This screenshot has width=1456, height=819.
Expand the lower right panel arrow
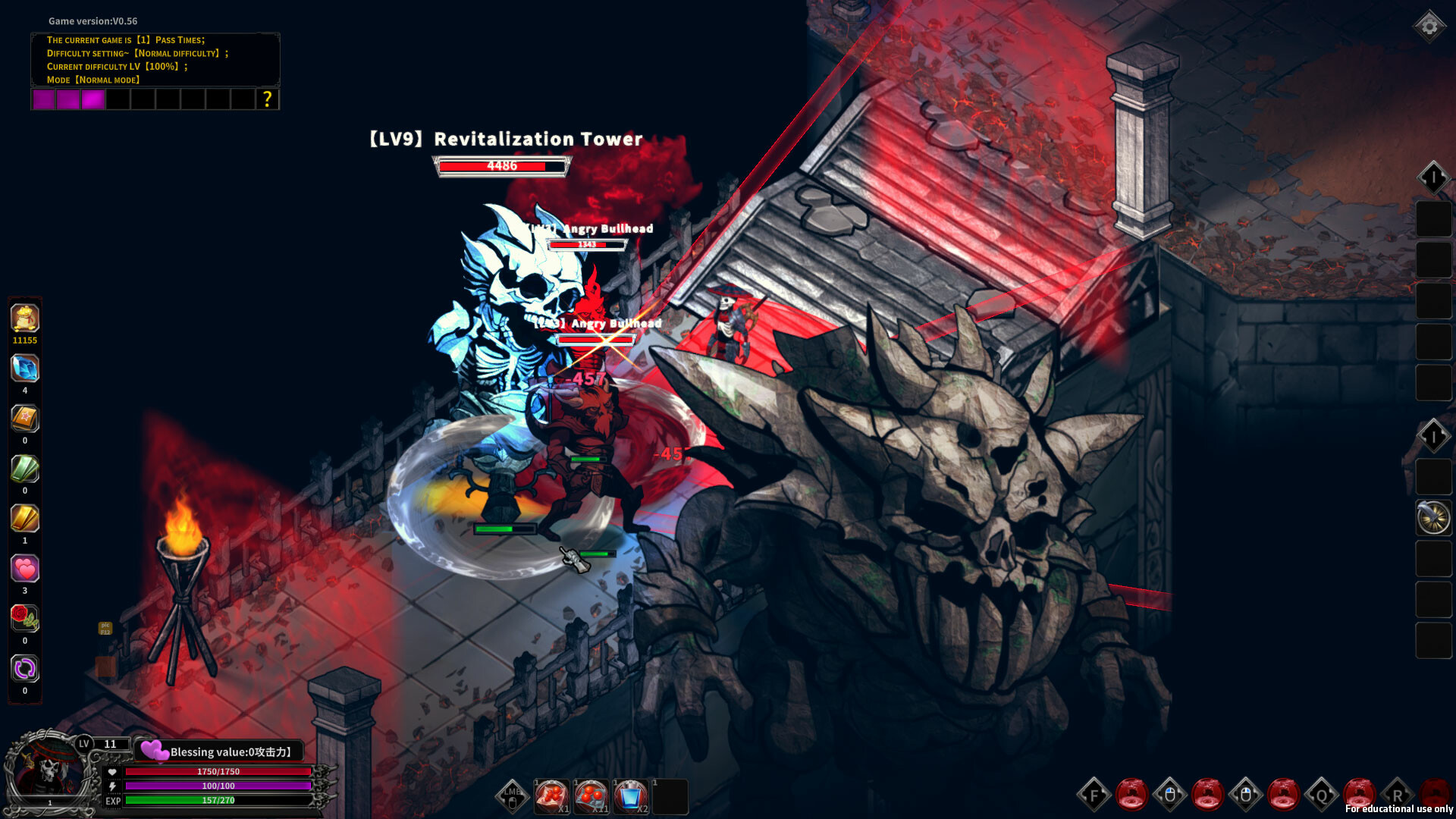1433,435
